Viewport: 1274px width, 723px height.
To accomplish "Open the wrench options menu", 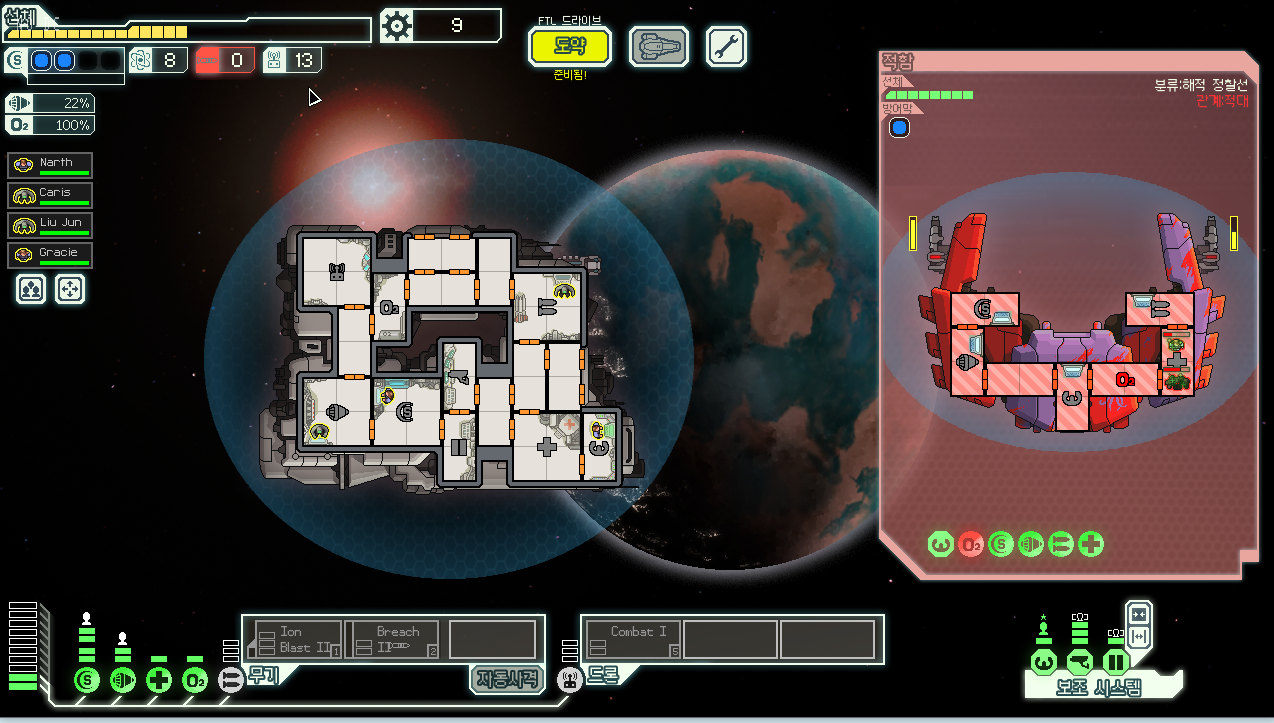I will pyautogui.click(x=726, y=46).
